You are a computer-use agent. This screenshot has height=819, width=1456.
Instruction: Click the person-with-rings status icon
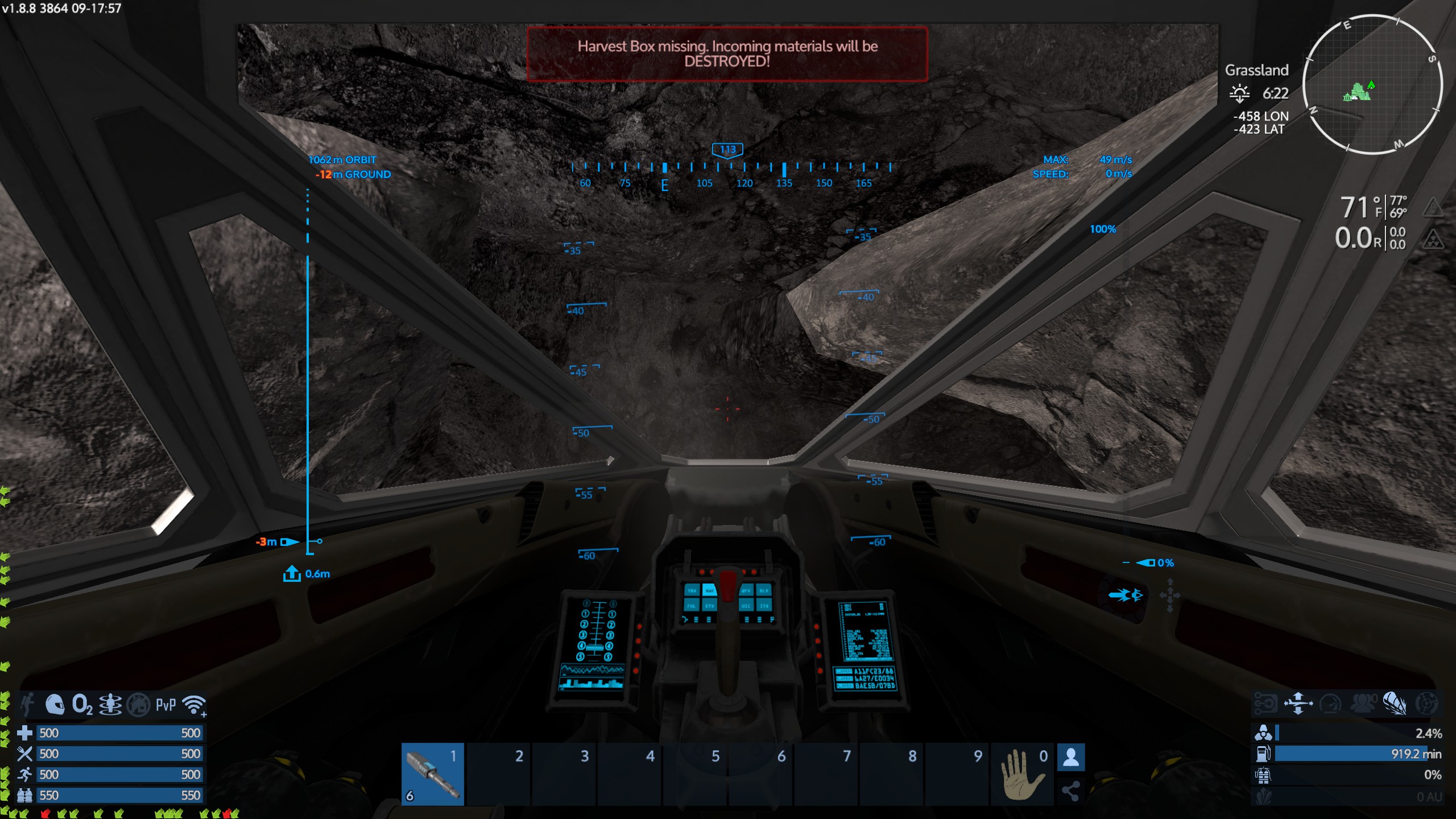point(110,705)
